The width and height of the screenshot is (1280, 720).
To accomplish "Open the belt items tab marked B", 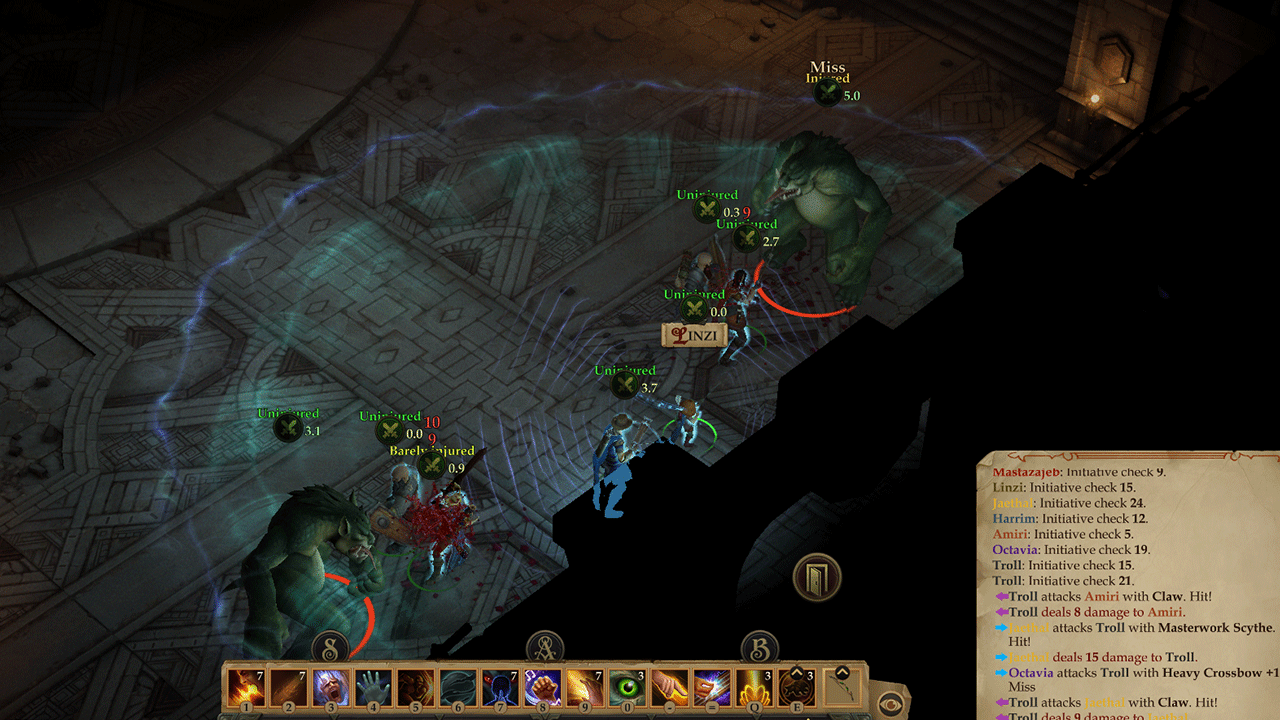I will [x=759, y=647].
